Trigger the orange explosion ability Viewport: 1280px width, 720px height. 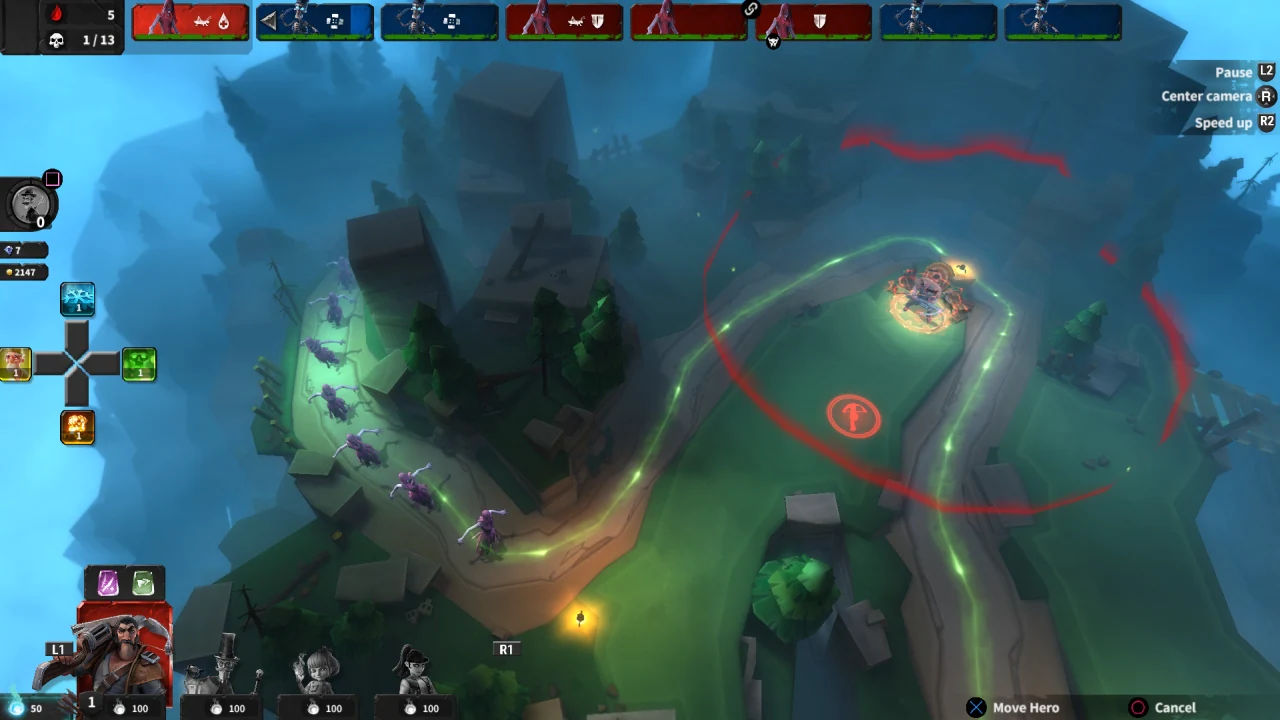coord(78,427)
